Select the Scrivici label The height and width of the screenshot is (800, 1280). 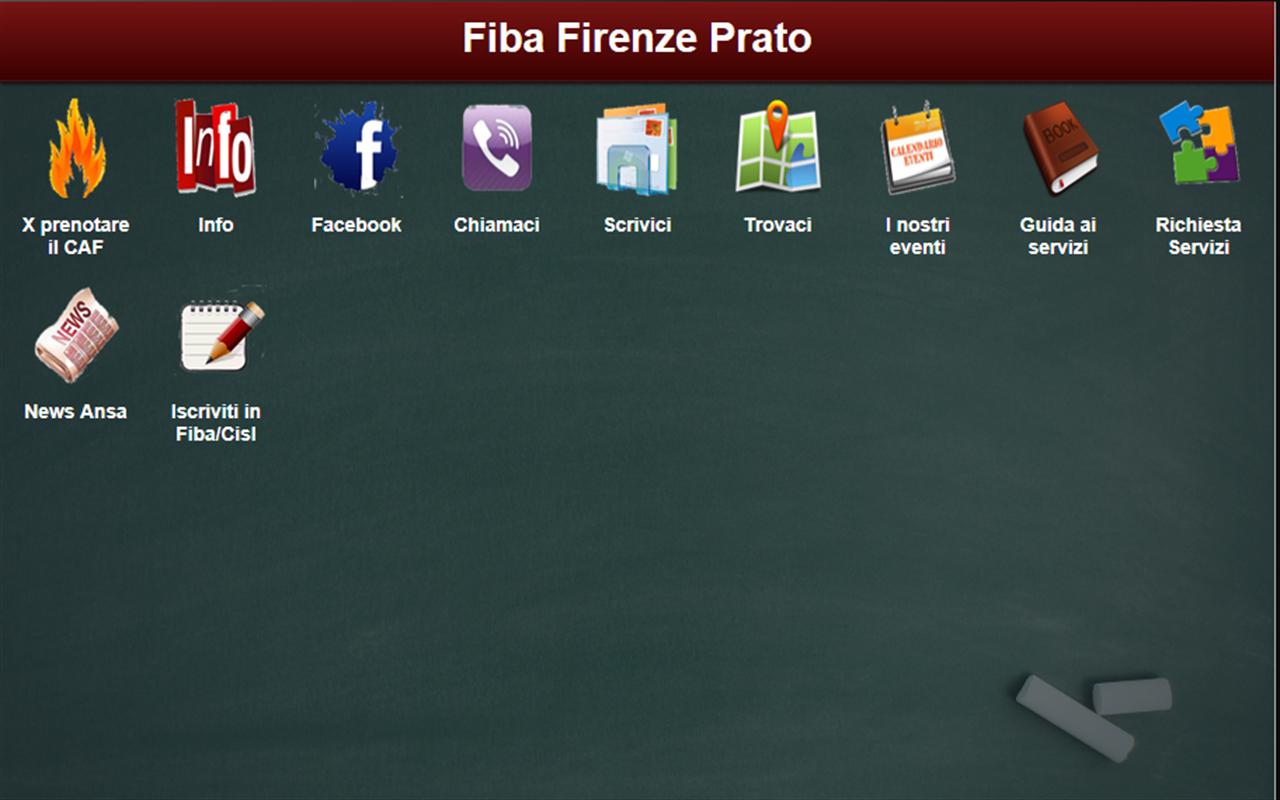coord(637,225)
